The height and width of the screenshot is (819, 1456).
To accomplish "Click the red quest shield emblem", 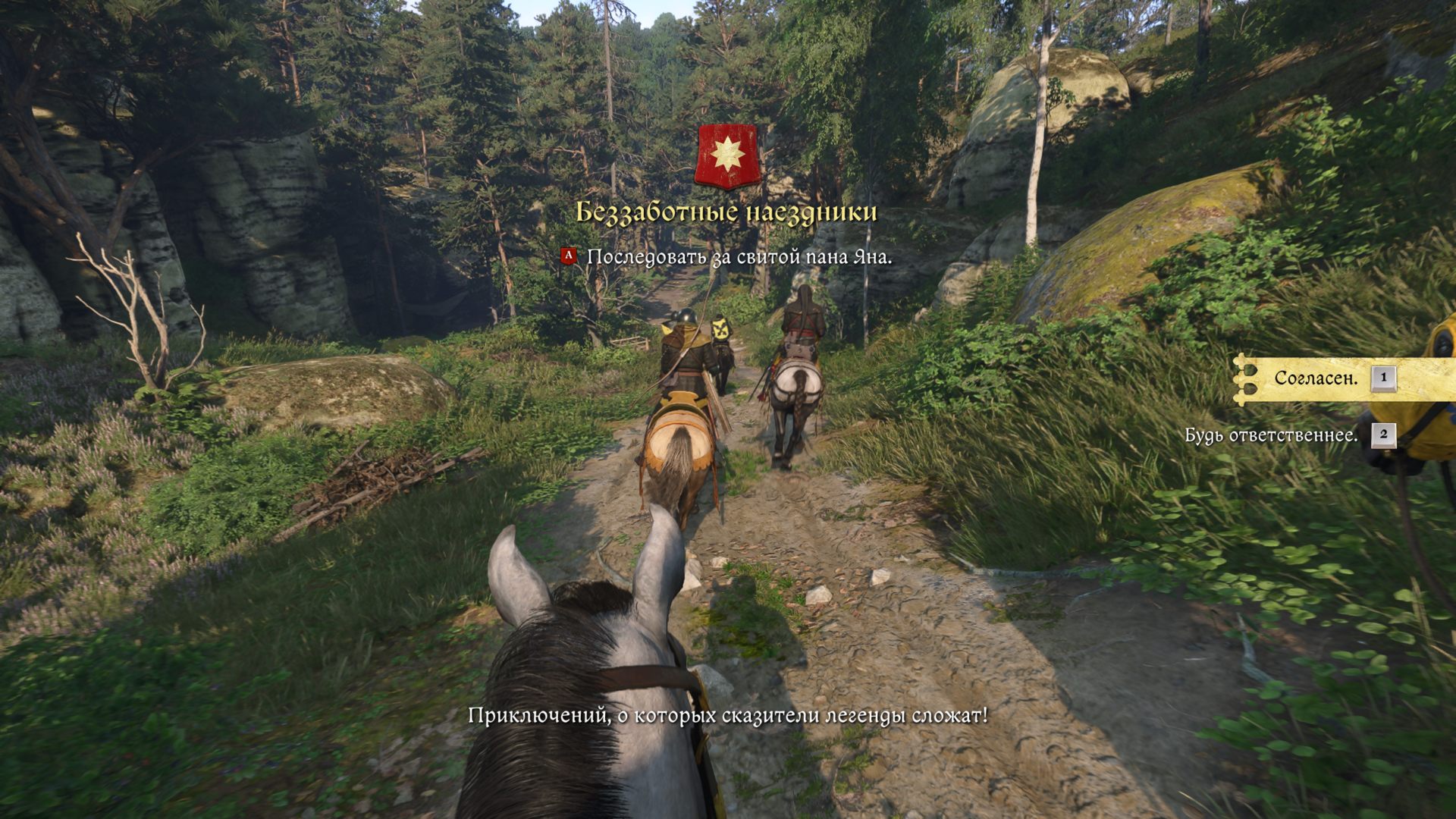I will [x=726, y=155].
